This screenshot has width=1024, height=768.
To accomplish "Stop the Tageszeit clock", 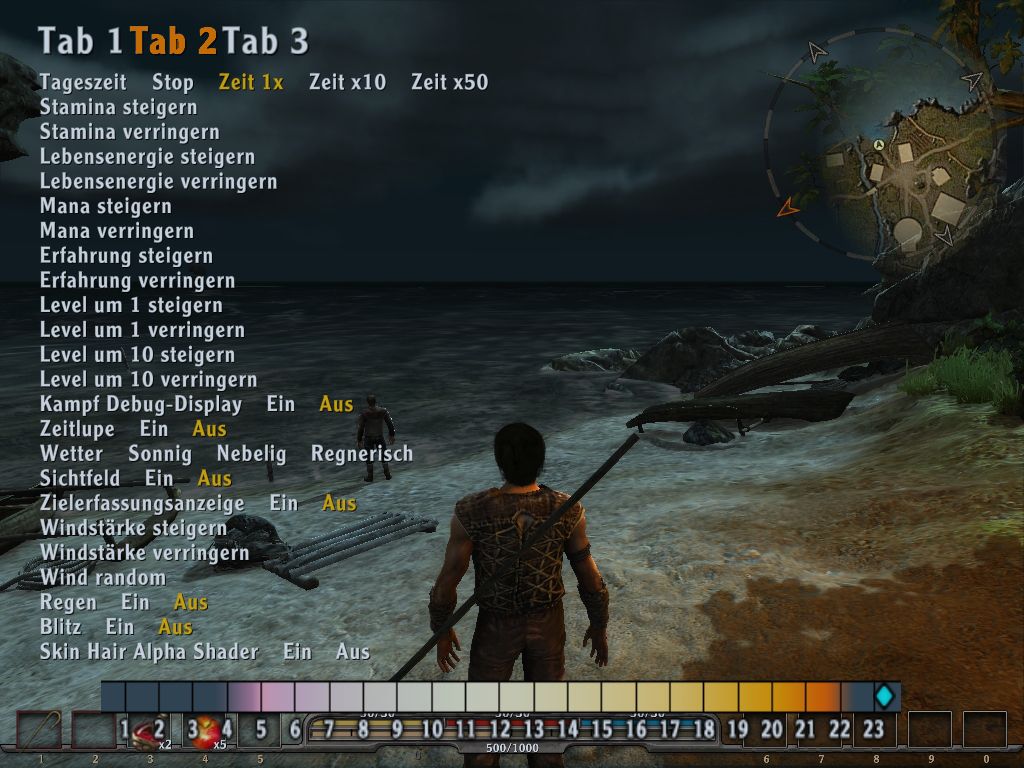I will coord(173,82).
